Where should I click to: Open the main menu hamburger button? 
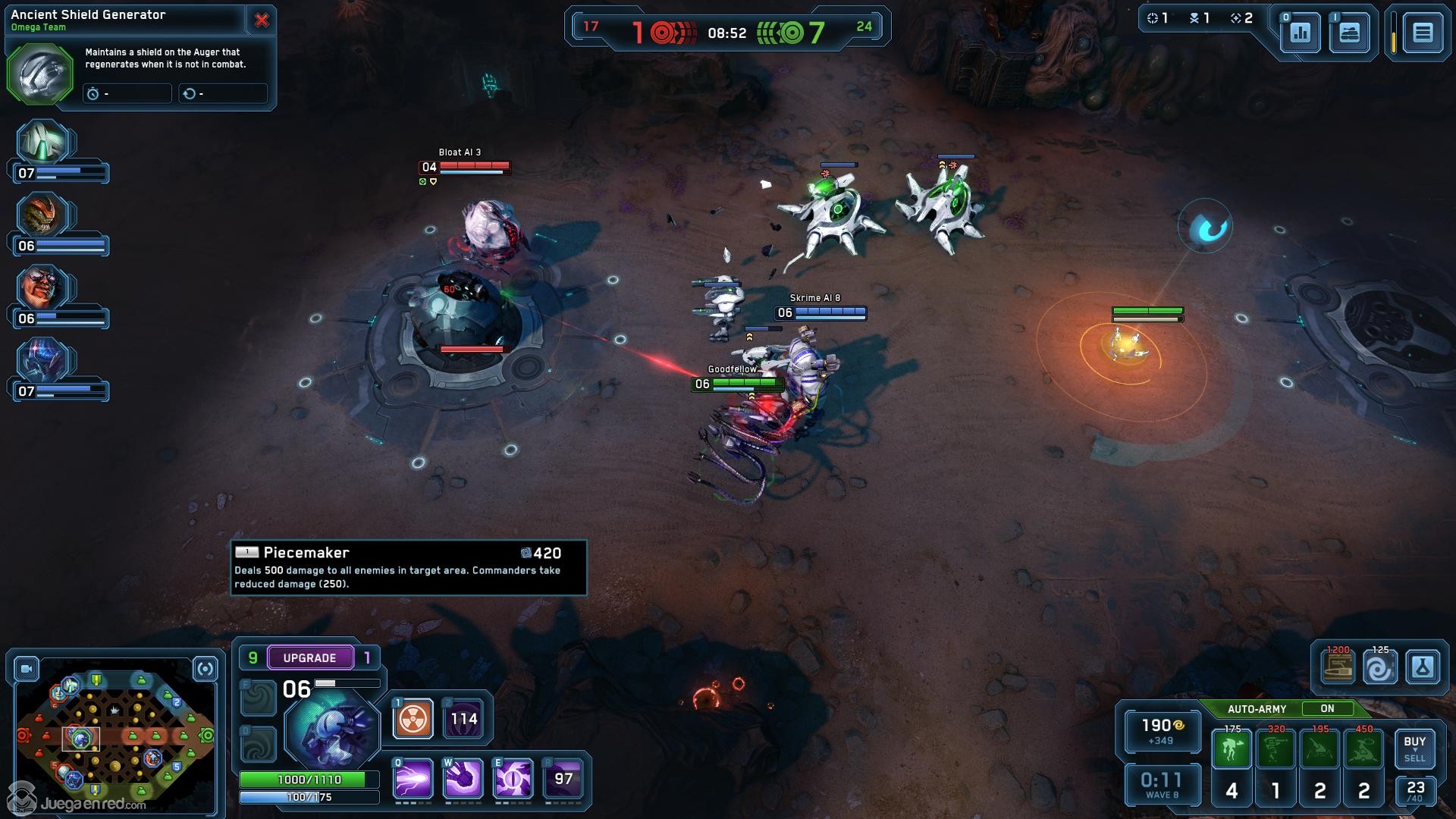point(1422,33)
